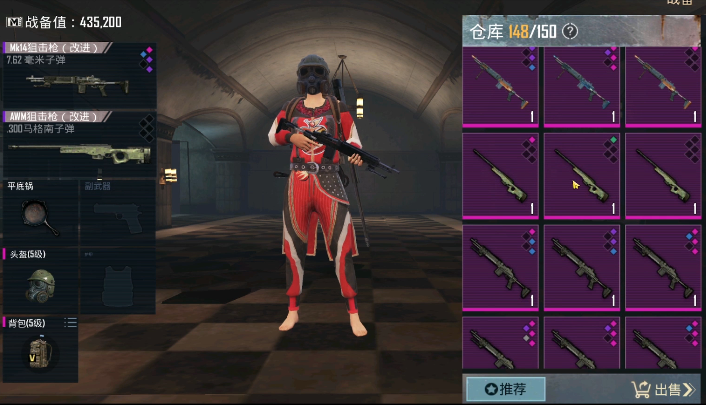Image resolution: width=706 pixels, height=405 pixels.
Task: Open the list icon beside the backpack label
Action: tap(71, 322)
